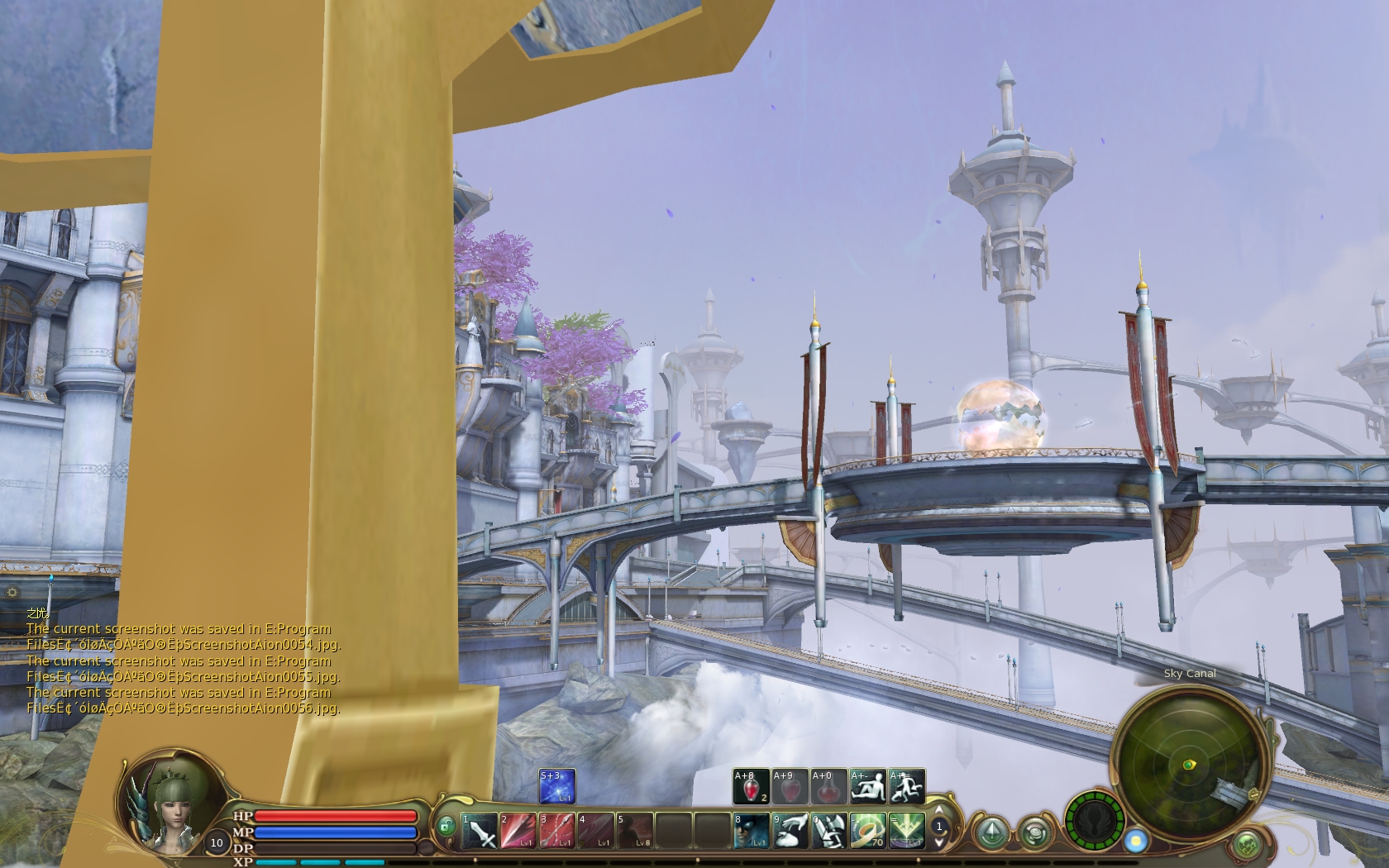Activate the masked face skill in slot 8

coord(751,831)
